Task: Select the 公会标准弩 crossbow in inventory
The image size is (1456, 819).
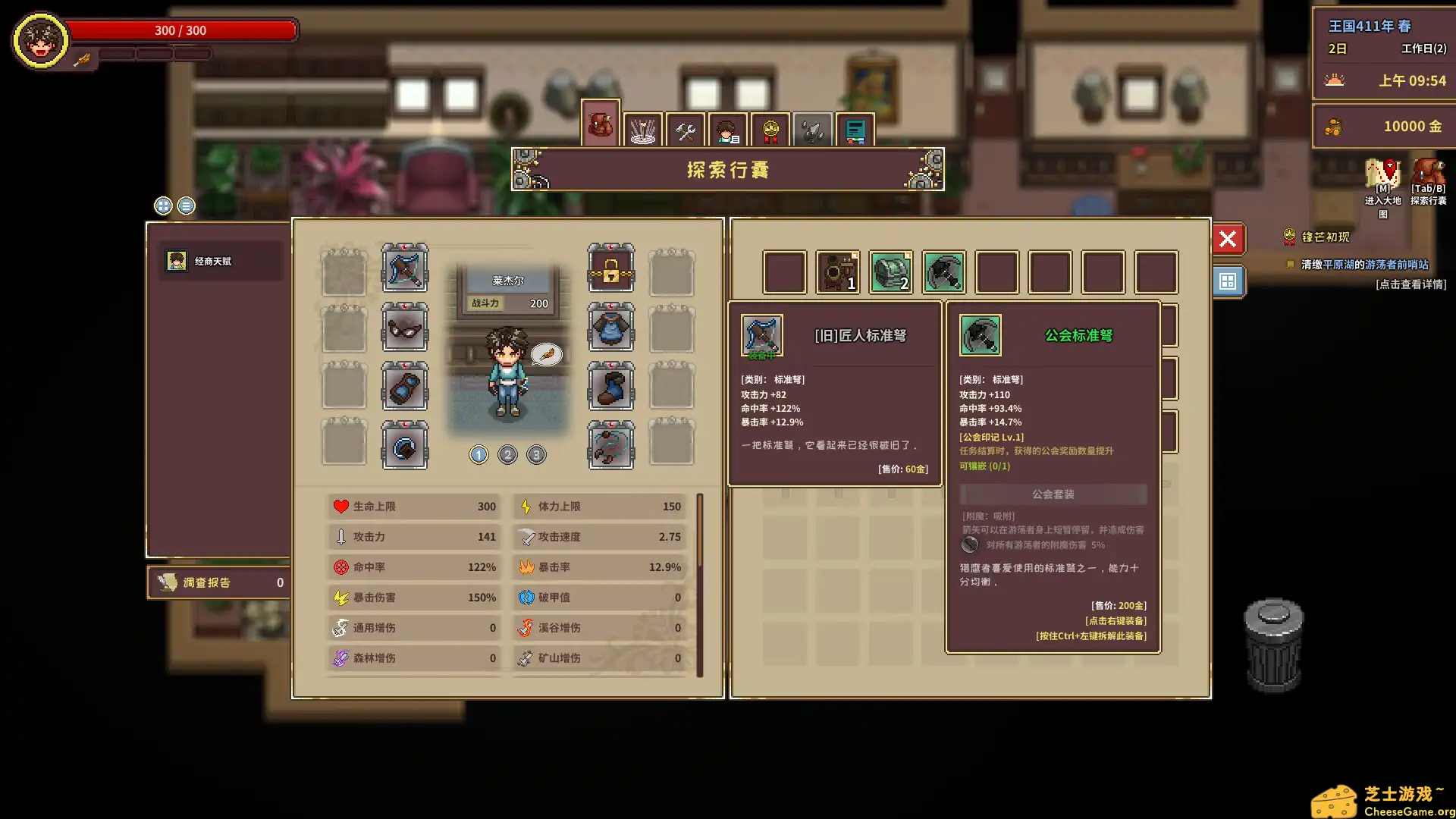Action: 944,271
